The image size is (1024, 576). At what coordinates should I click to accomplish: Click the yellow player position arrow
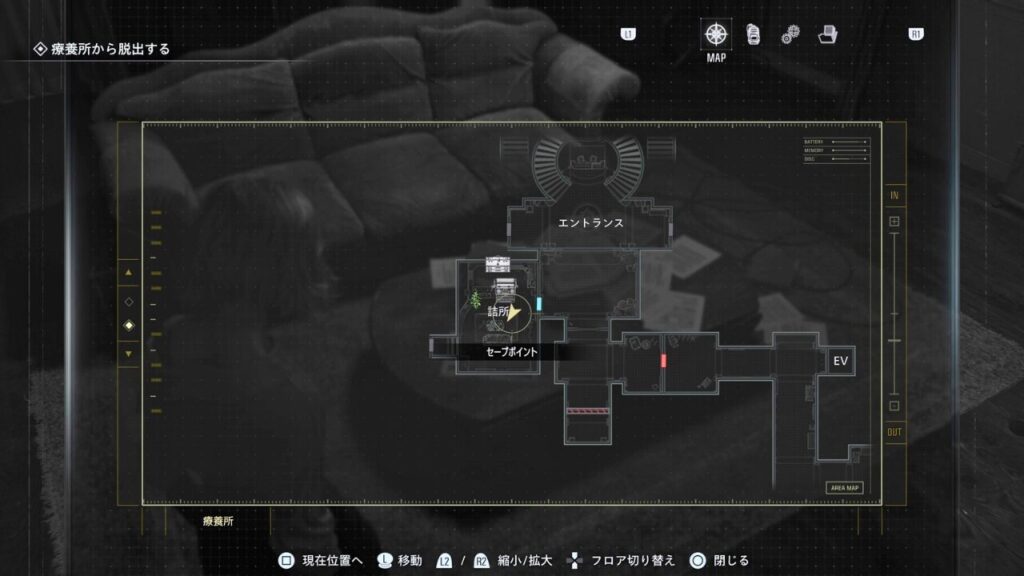click(515, 313)
